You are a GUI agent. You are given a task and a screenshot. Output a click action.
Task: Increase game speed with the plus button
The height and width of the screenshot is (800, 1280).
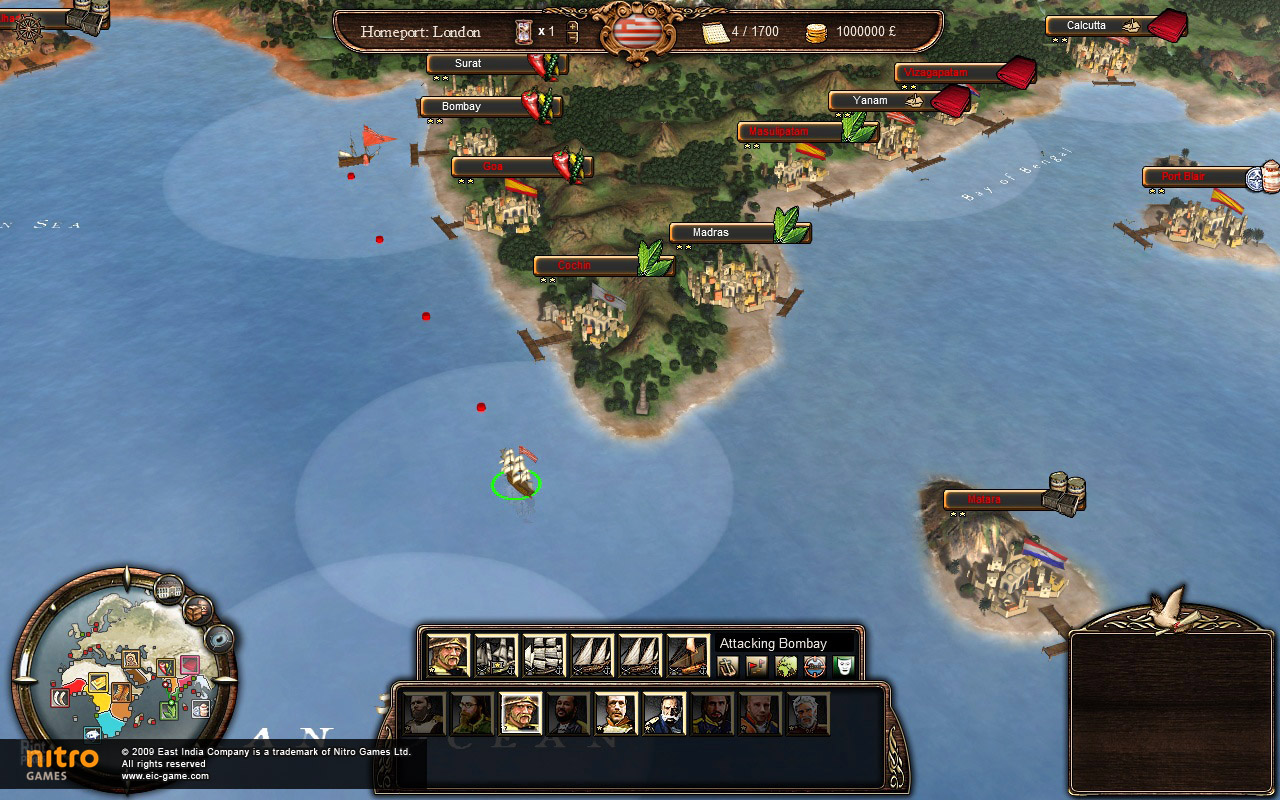pyautogui.click(x=572, y=26)
